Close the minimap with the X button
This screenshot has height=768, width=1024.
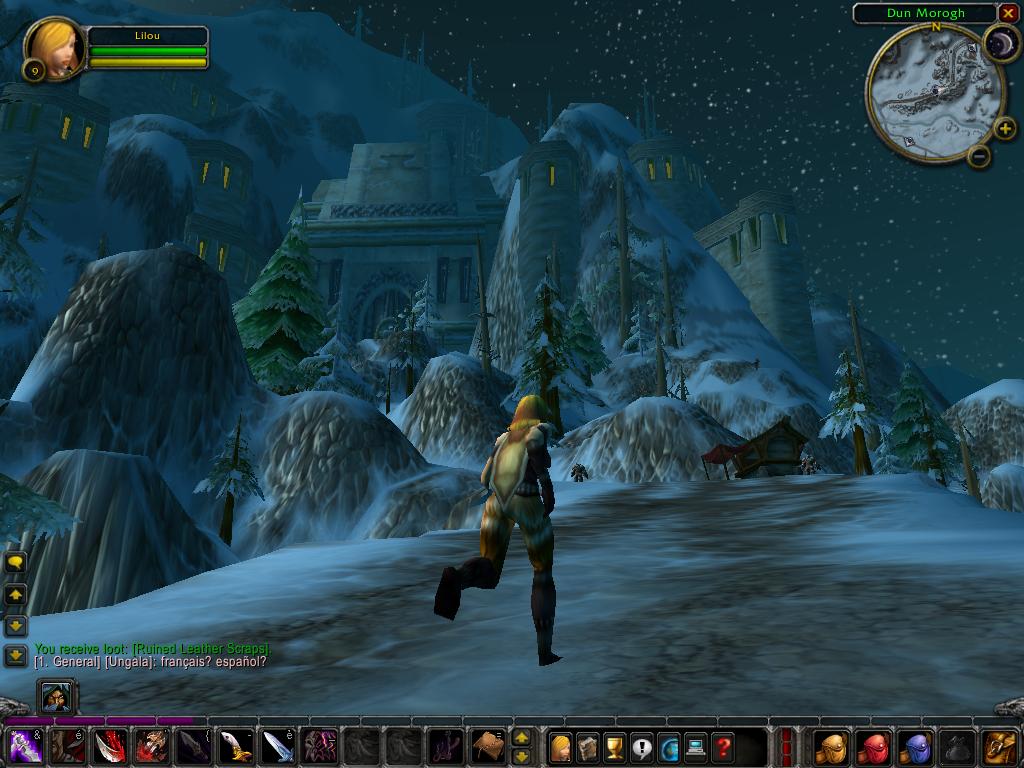[x=1007, y=13]
